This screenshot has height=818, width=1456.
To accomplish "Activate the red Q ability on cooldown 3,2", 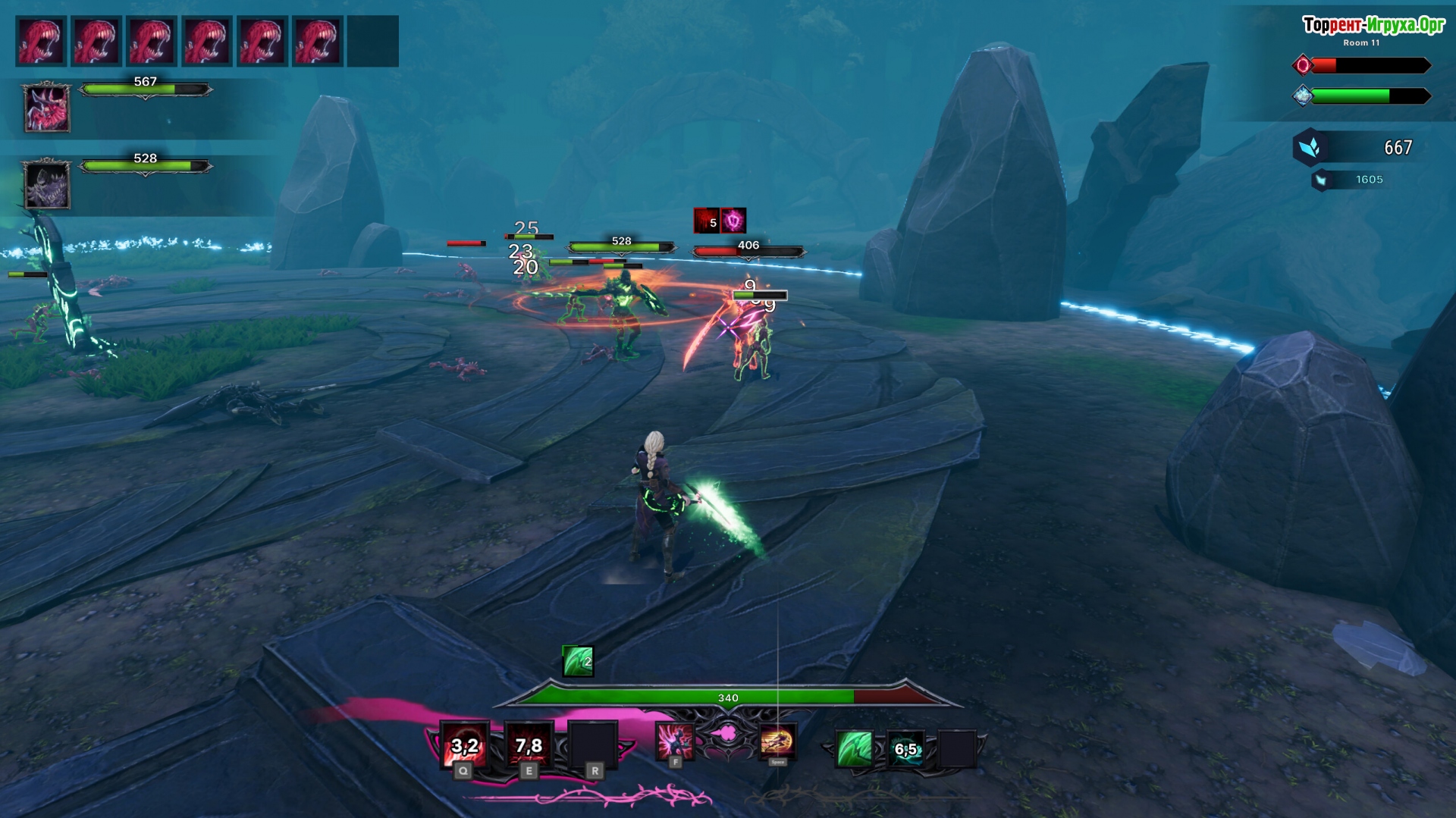I will (x=464, y=744).
